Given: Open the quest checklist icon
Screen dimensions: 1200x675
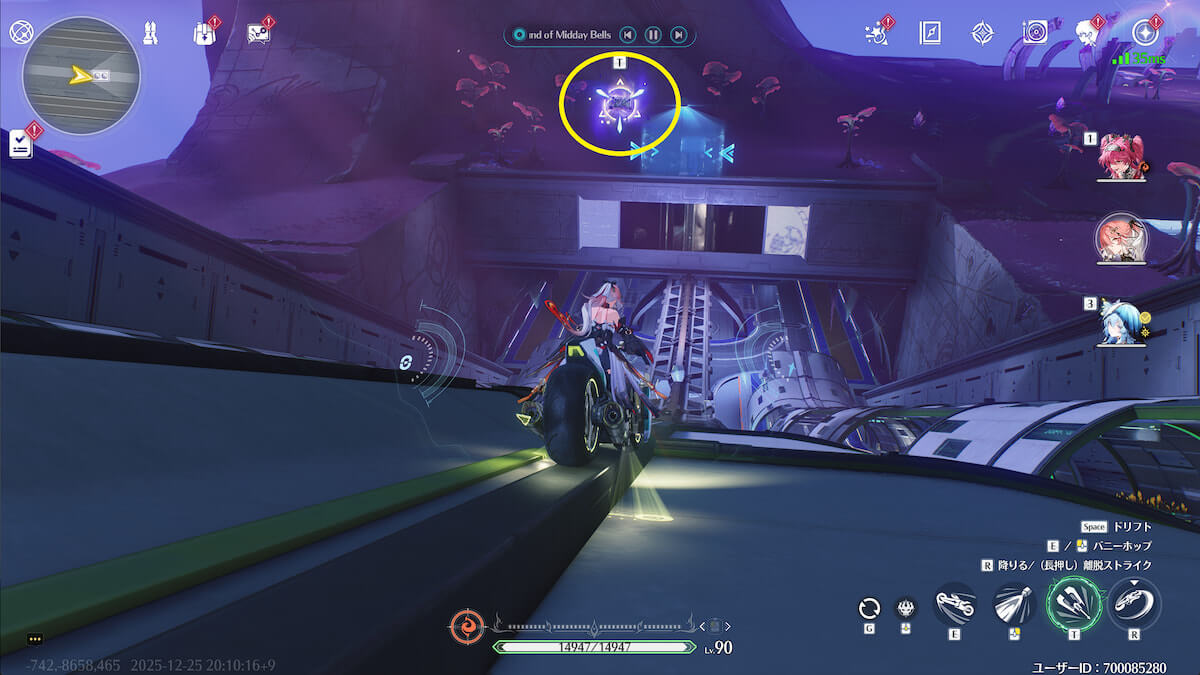Looking at the screenshot, I should pos(21,145).
